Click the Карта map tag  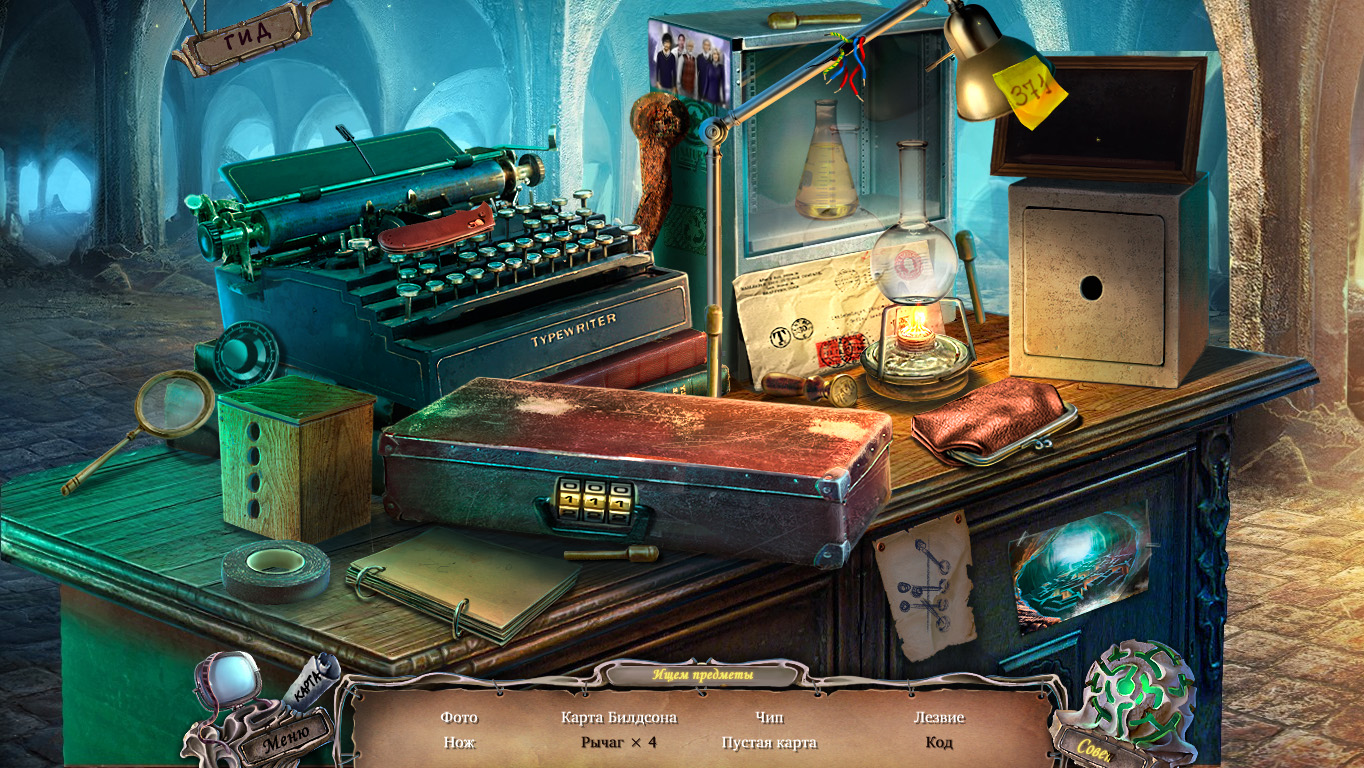312,682
